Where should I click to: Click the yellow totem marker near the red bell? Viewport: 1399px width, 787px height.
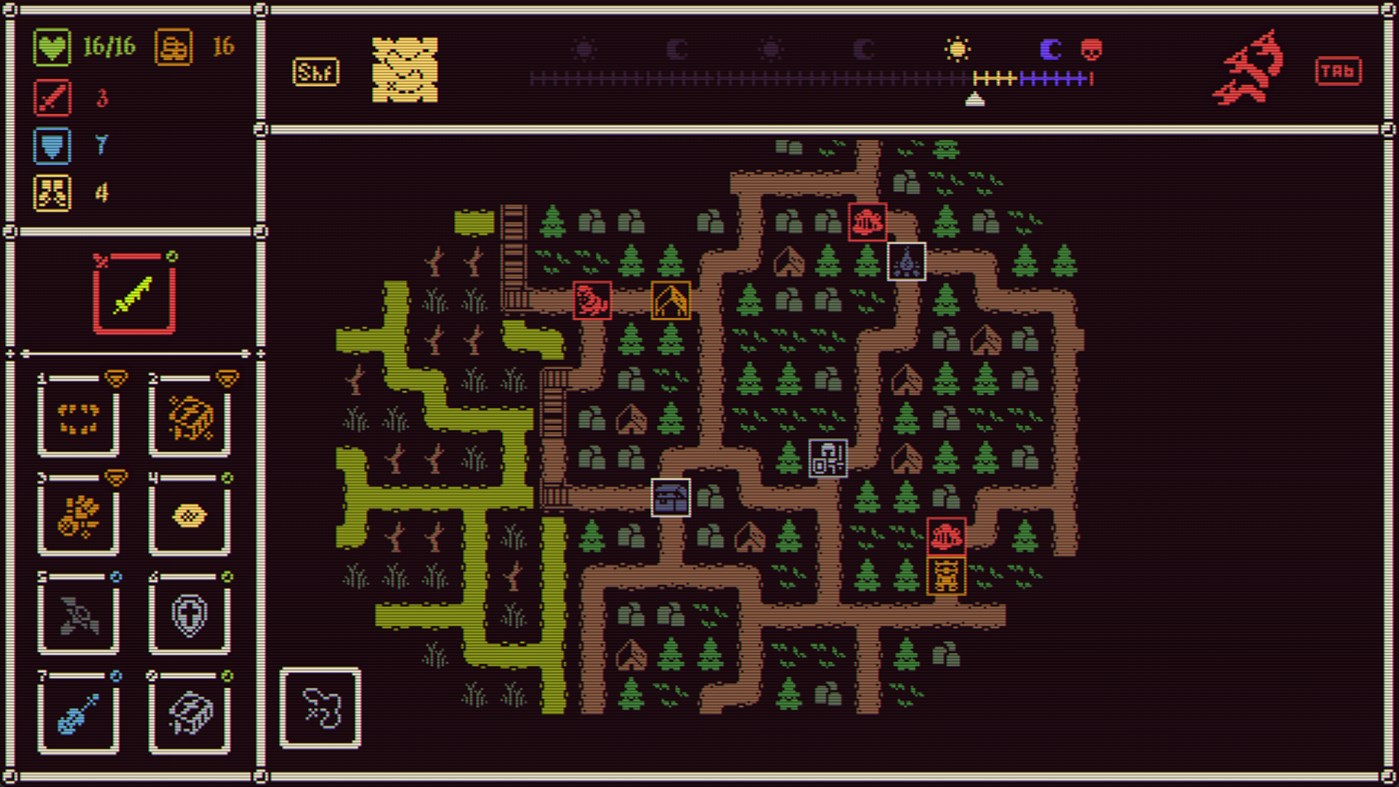click(x=946, y=578)
